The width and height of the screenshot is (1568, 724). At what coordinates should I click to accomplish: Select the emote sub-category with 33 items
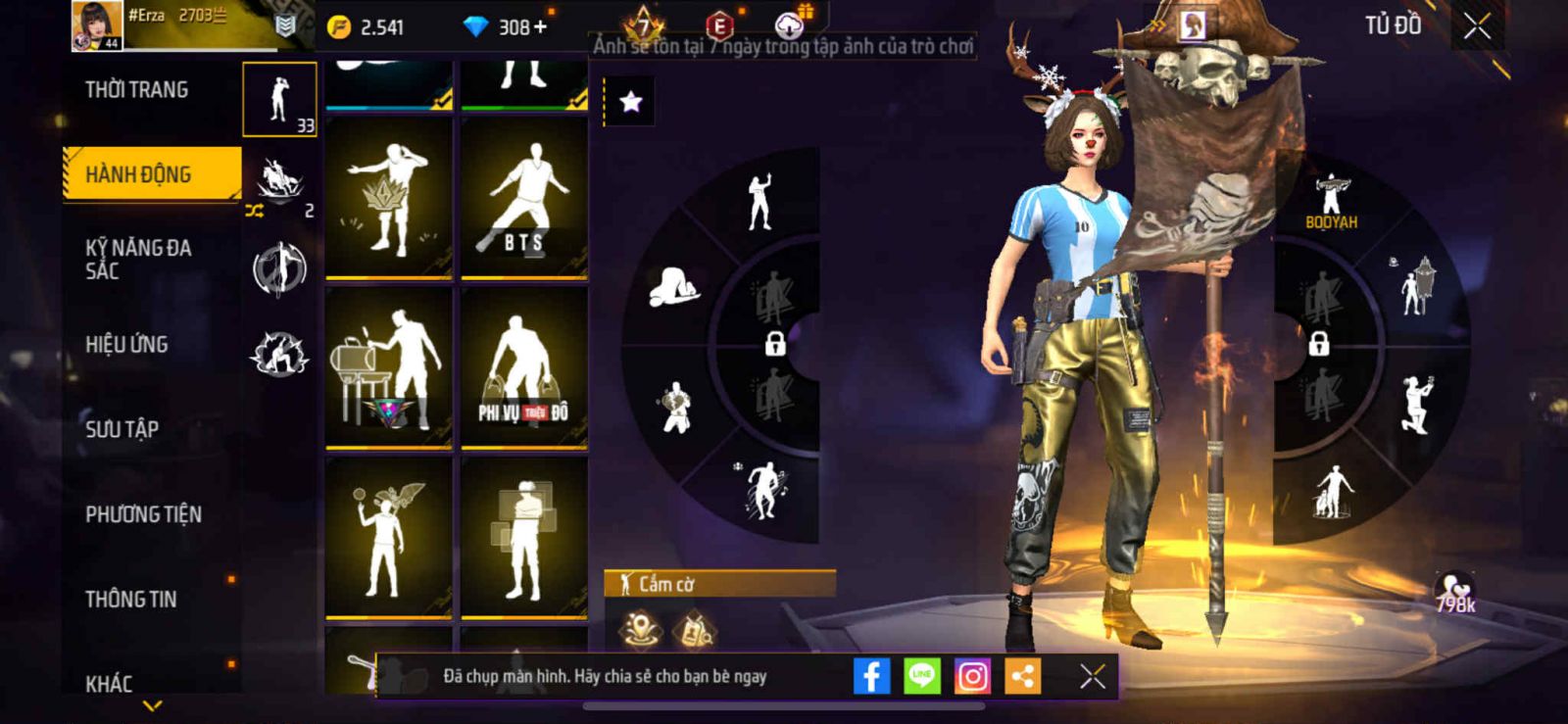point(280,100)
